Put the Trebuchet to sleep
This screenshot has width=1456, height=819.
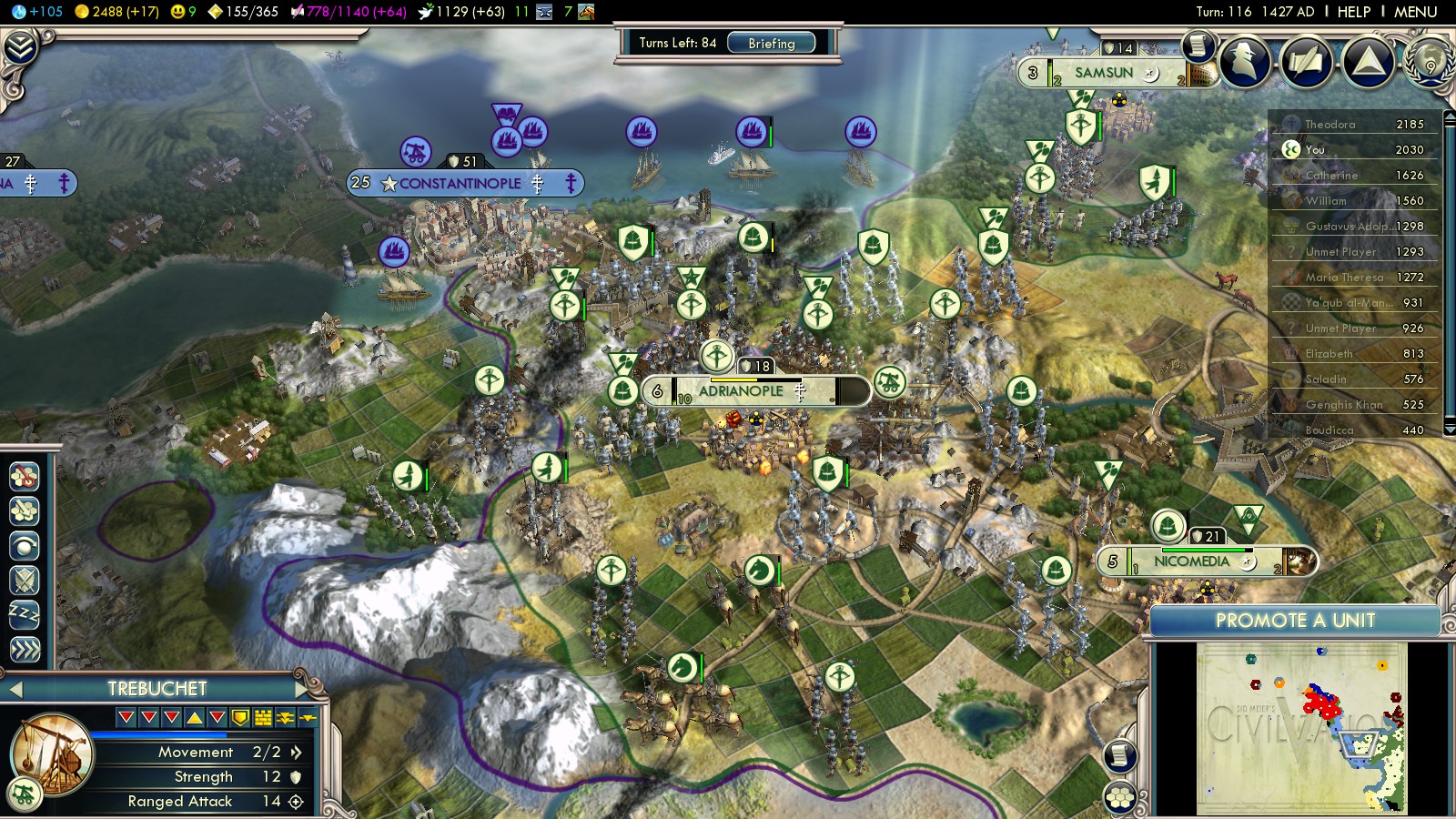point(25,614)
